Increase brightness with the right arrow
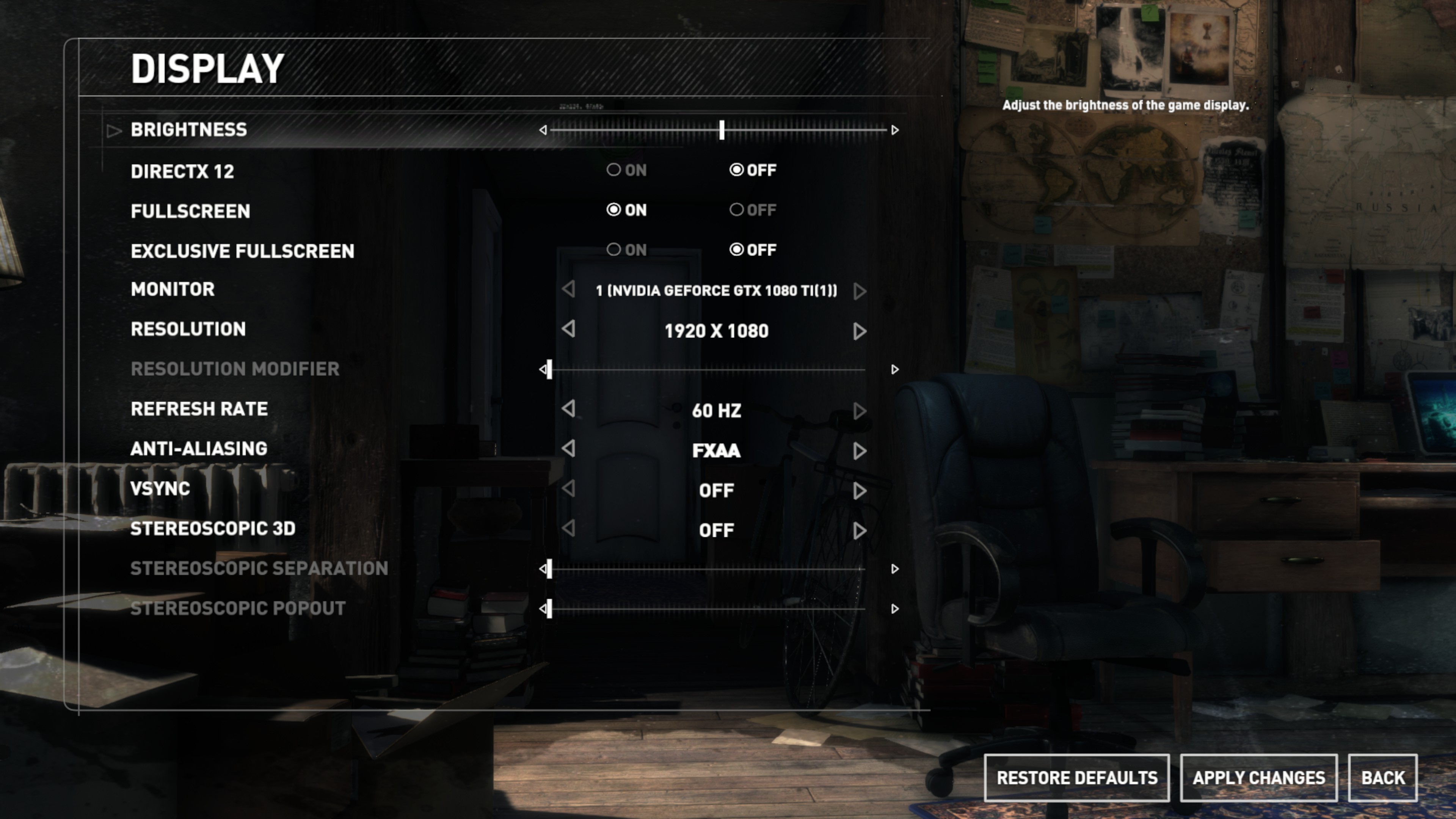 click(895, 130)
